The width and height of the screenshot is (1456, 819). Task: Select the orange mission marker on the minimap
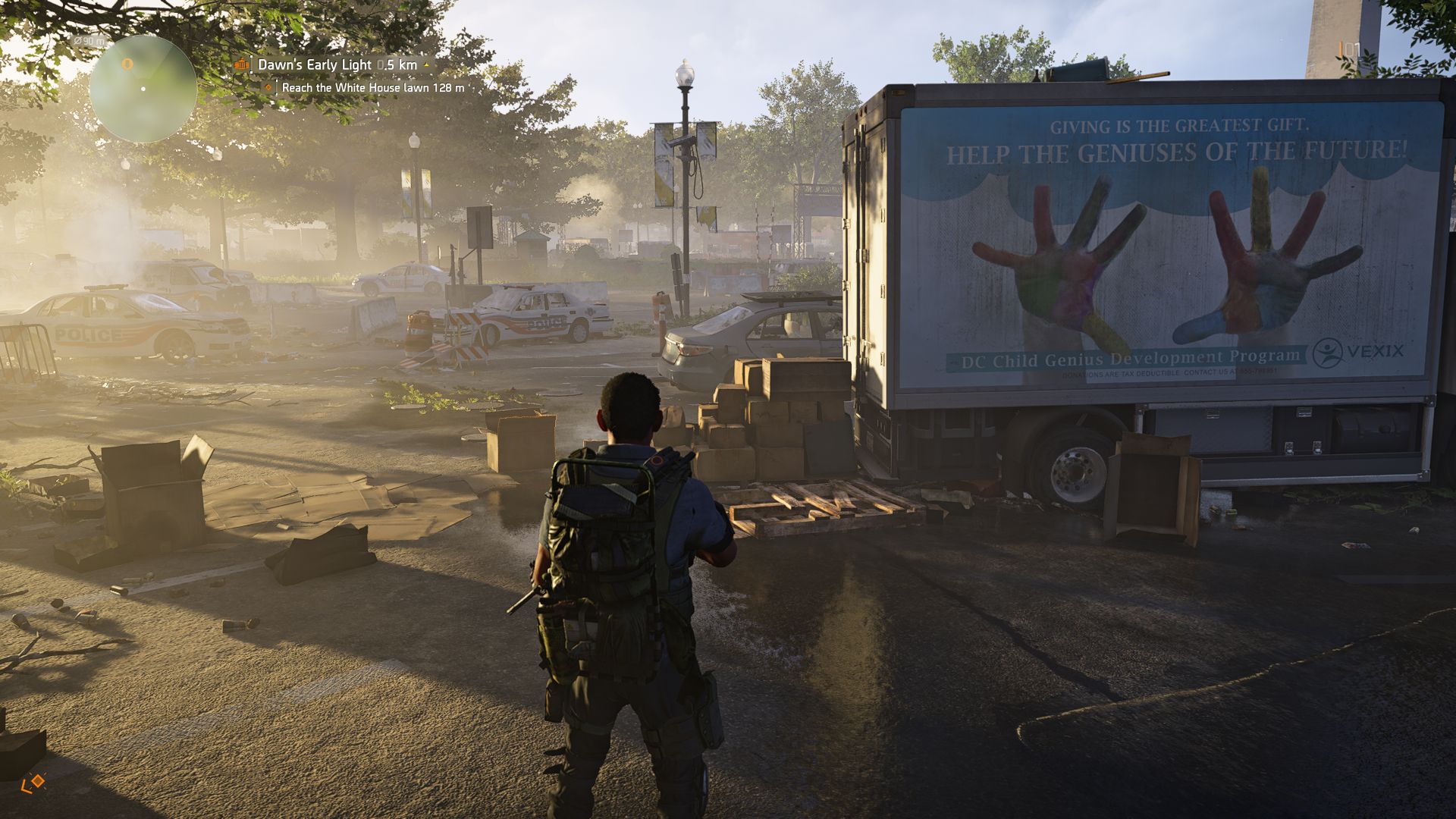point(127,65)
